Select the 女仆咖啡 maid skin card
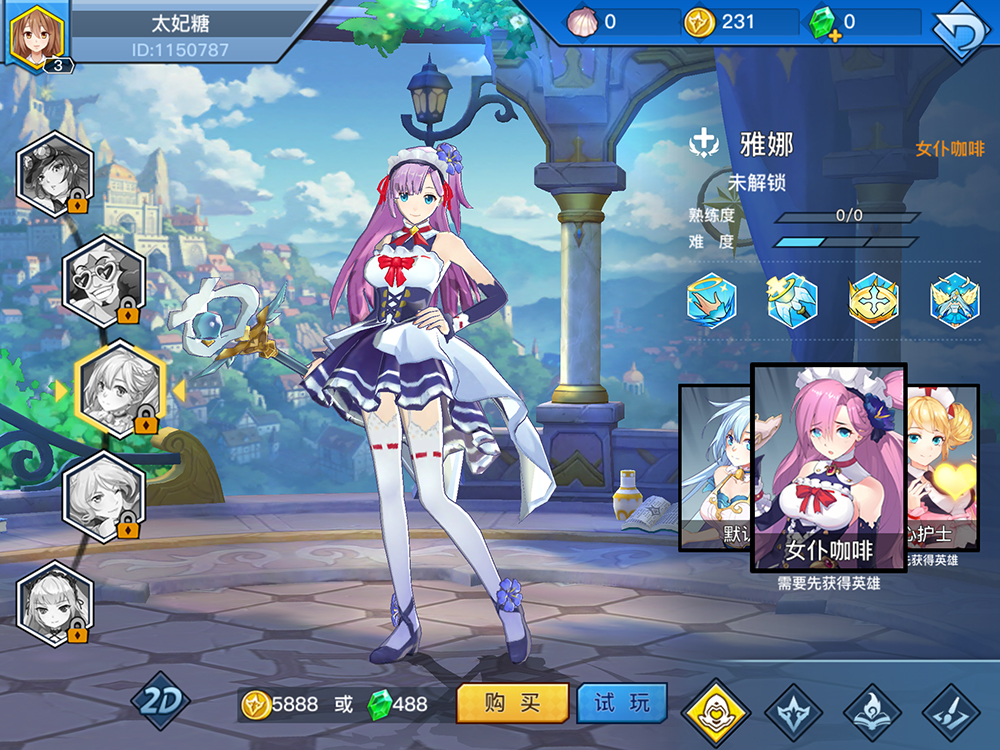Viewport: 1000px width, 750px height. 828,468
